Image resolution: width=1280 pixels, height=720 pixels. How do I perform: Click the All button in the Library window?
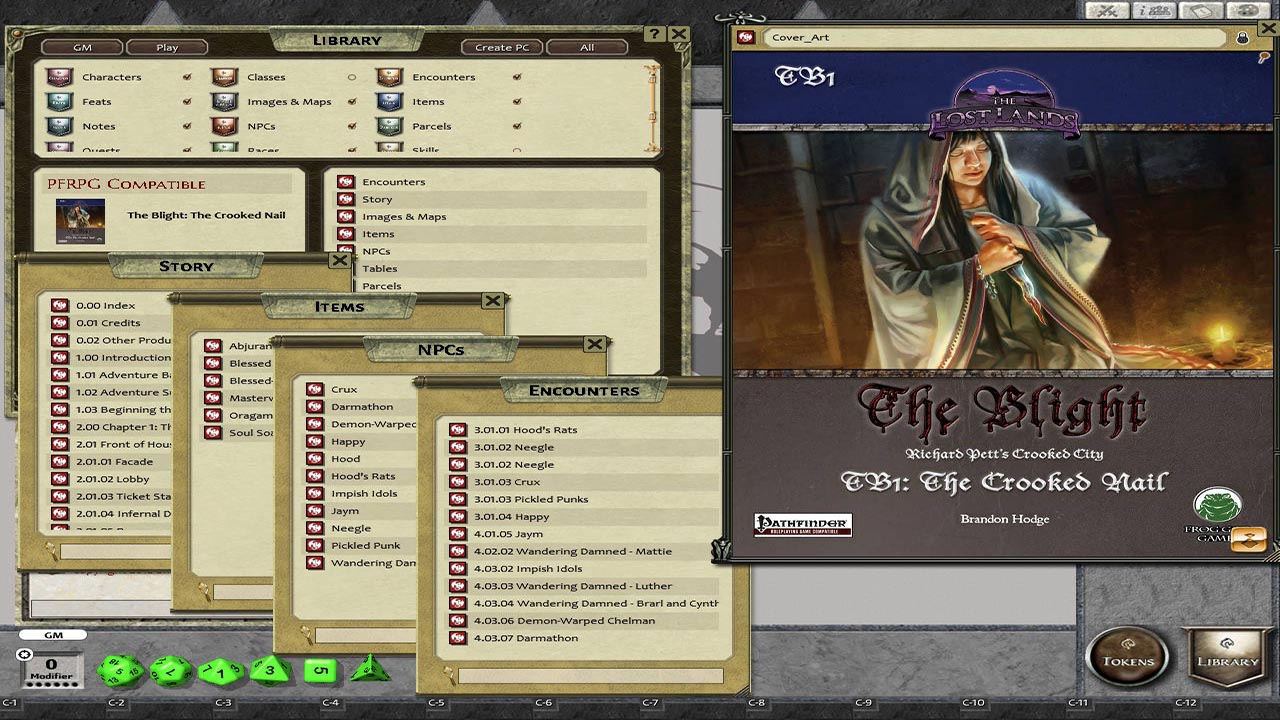pyautogui.click(x=586, y=47)
